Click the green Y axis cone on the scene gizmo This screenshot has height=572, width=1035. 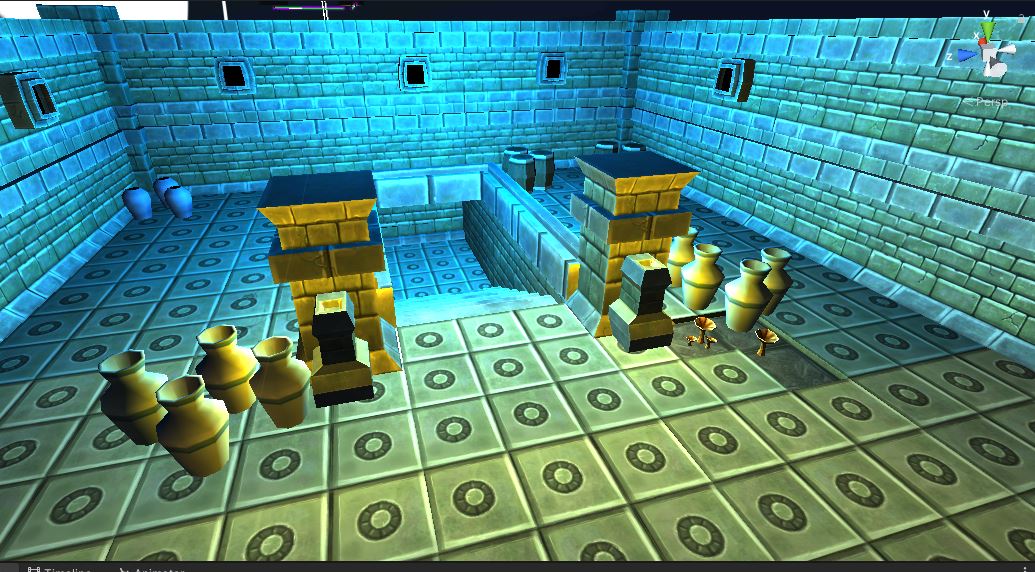[987, 29]
